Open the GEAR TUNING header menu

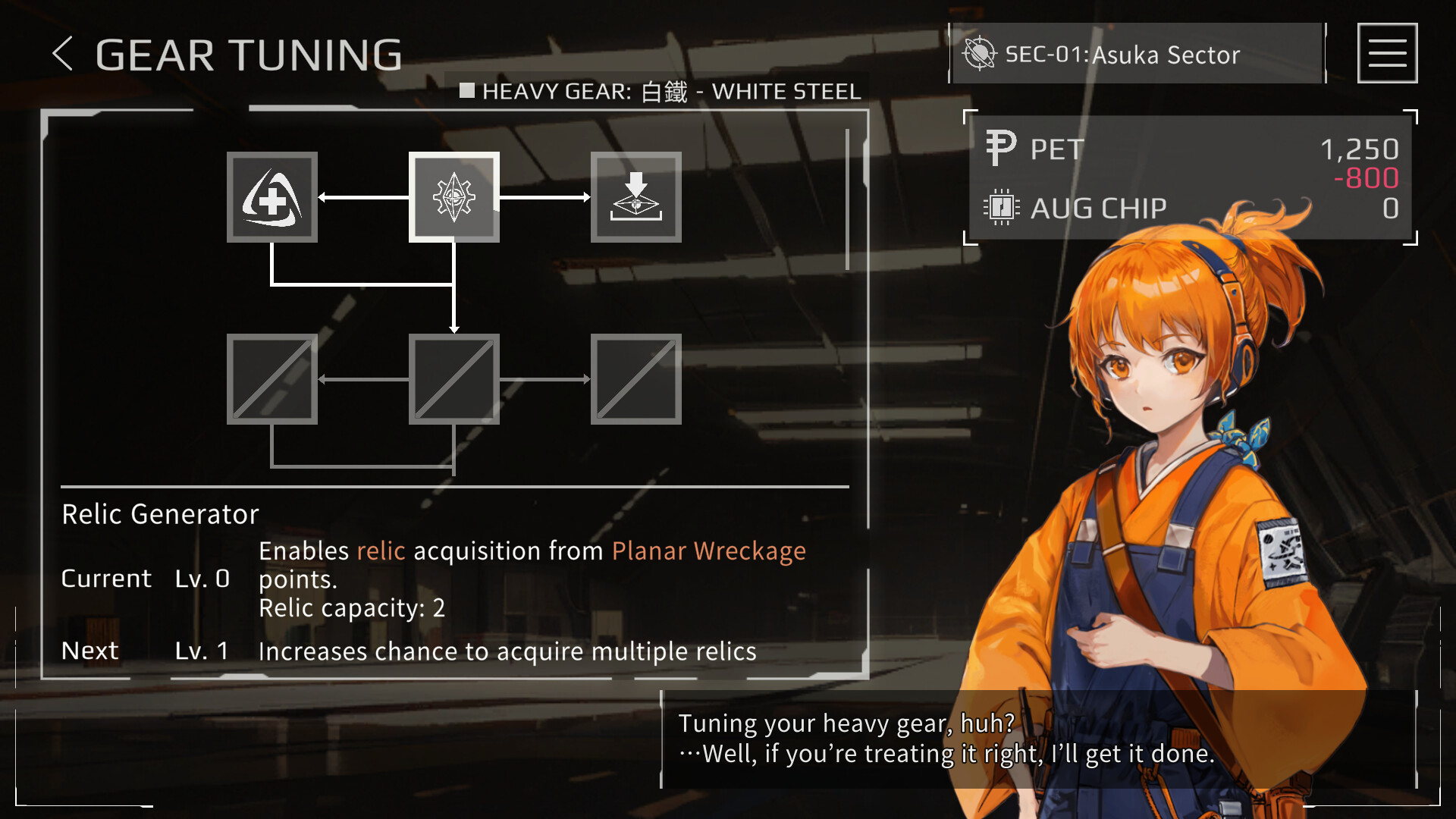pos(248,54)
